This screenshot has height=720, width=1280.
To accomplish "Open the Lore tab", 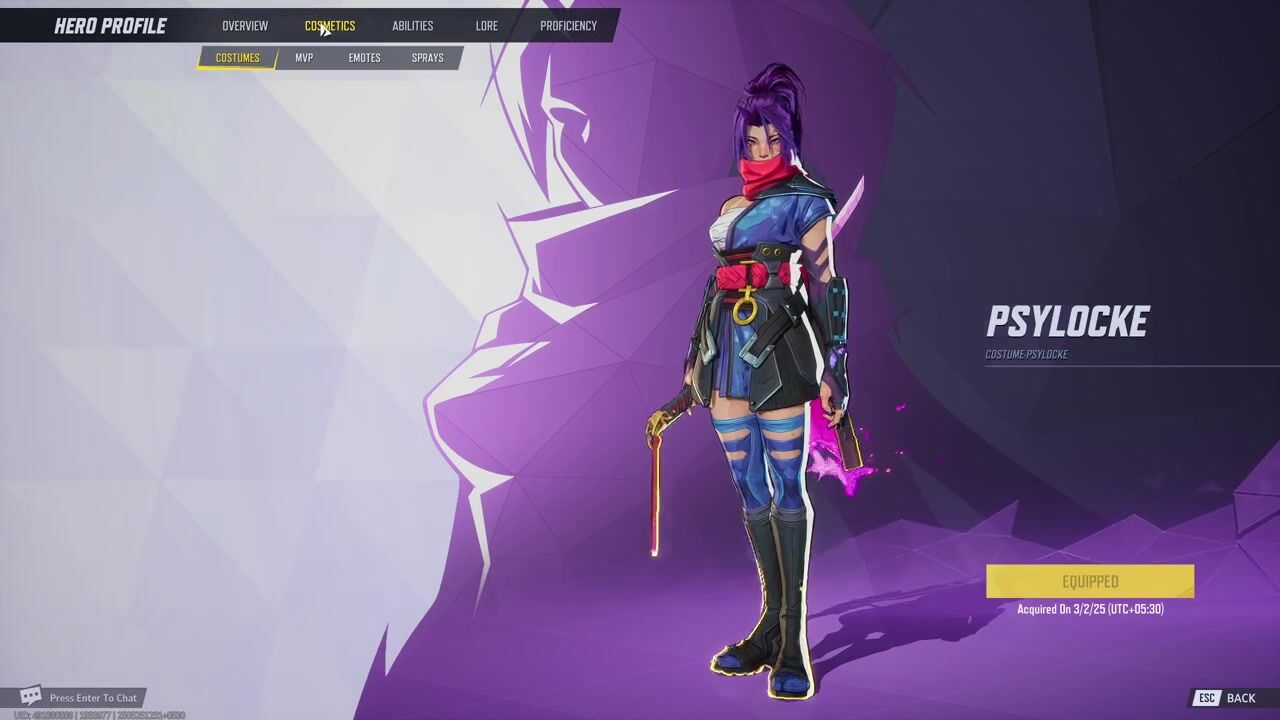I will (x=487, y=26).
